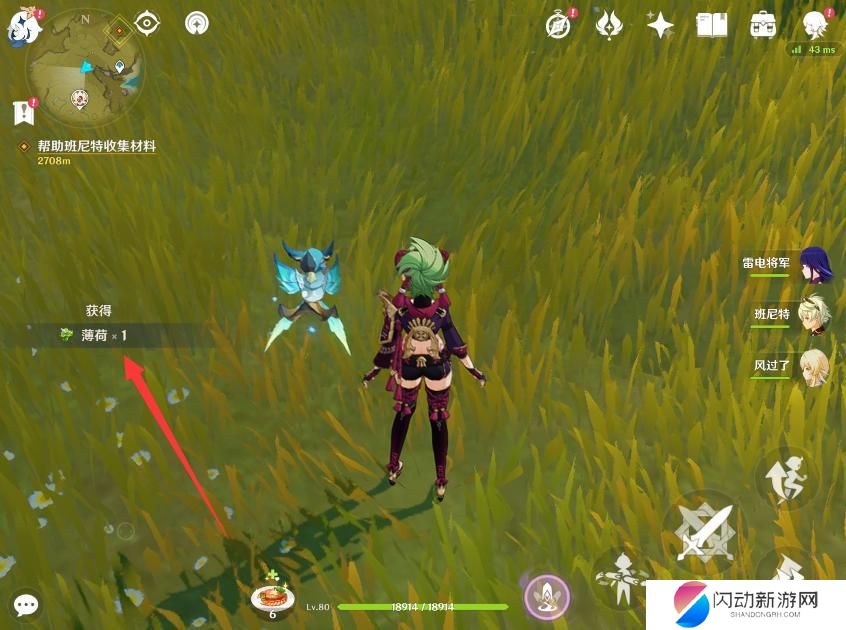Open the compass events icon
Image resolution: width=846 pixels, height=630 pixels.
tap(558, 25)
